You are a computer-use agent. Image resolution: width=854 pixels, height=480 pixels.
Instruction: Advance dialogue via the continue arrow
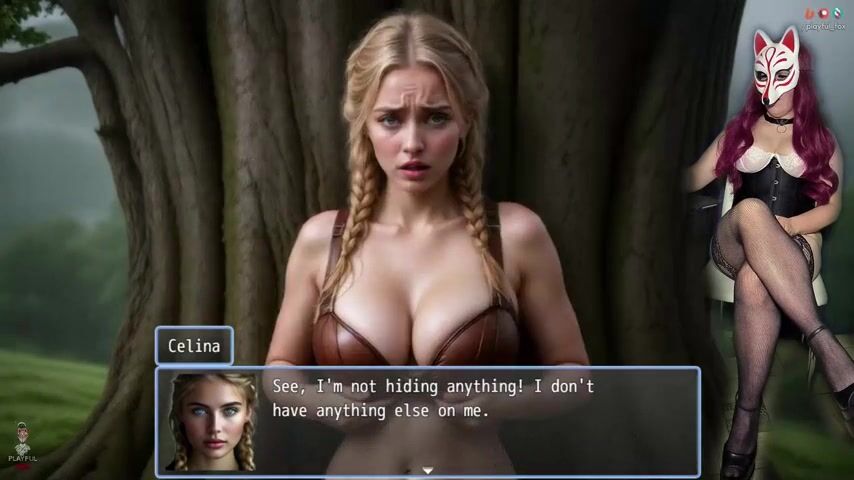(427, 469)
